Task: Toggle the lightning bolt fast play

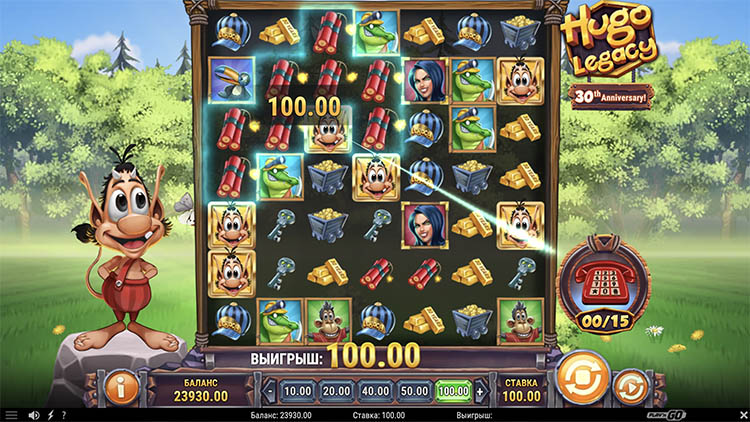Action: [50, 415]
